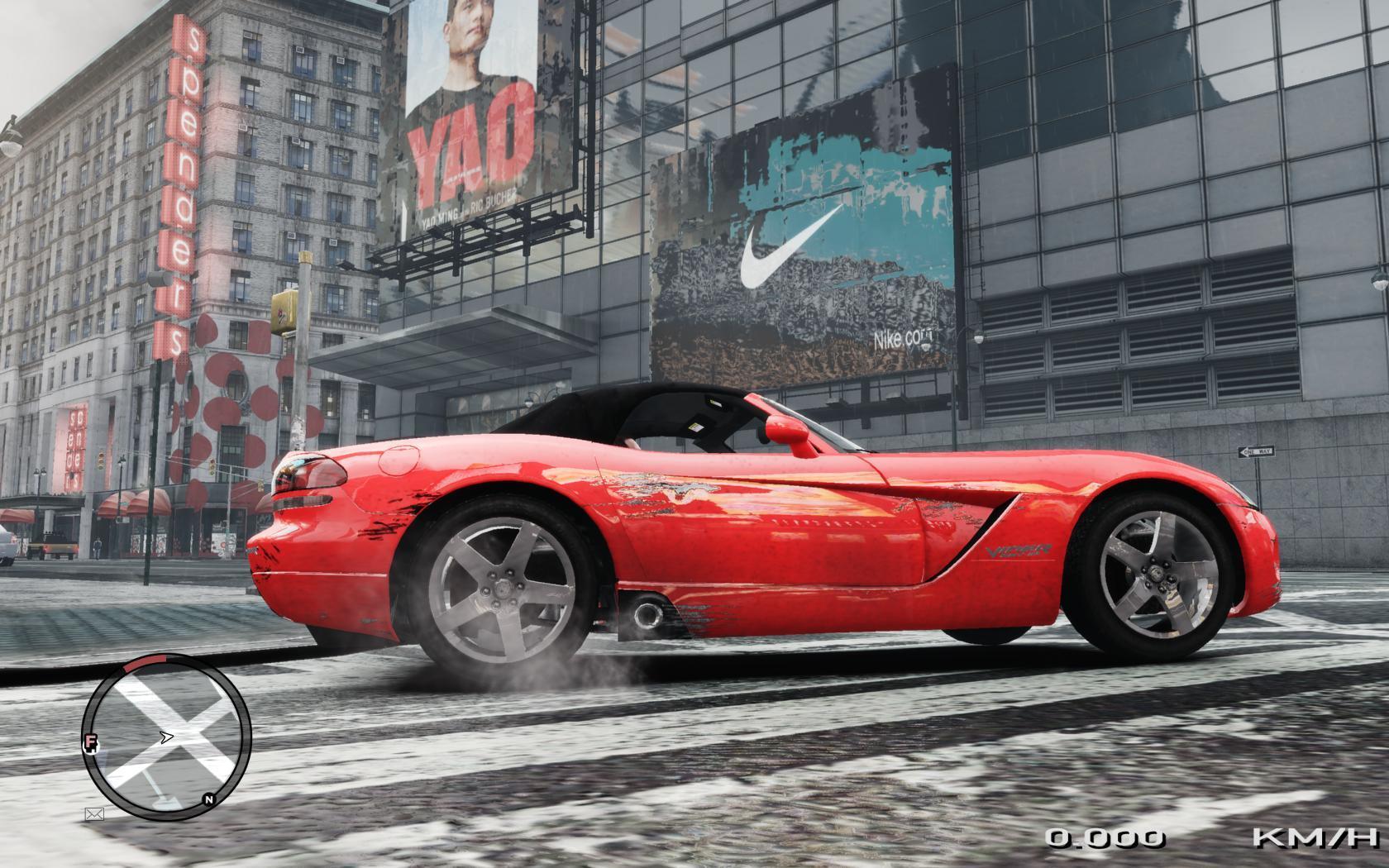Select the F blip on the radar edge
The height and width of the screenshot is (868, 1389).
(88, 744)
